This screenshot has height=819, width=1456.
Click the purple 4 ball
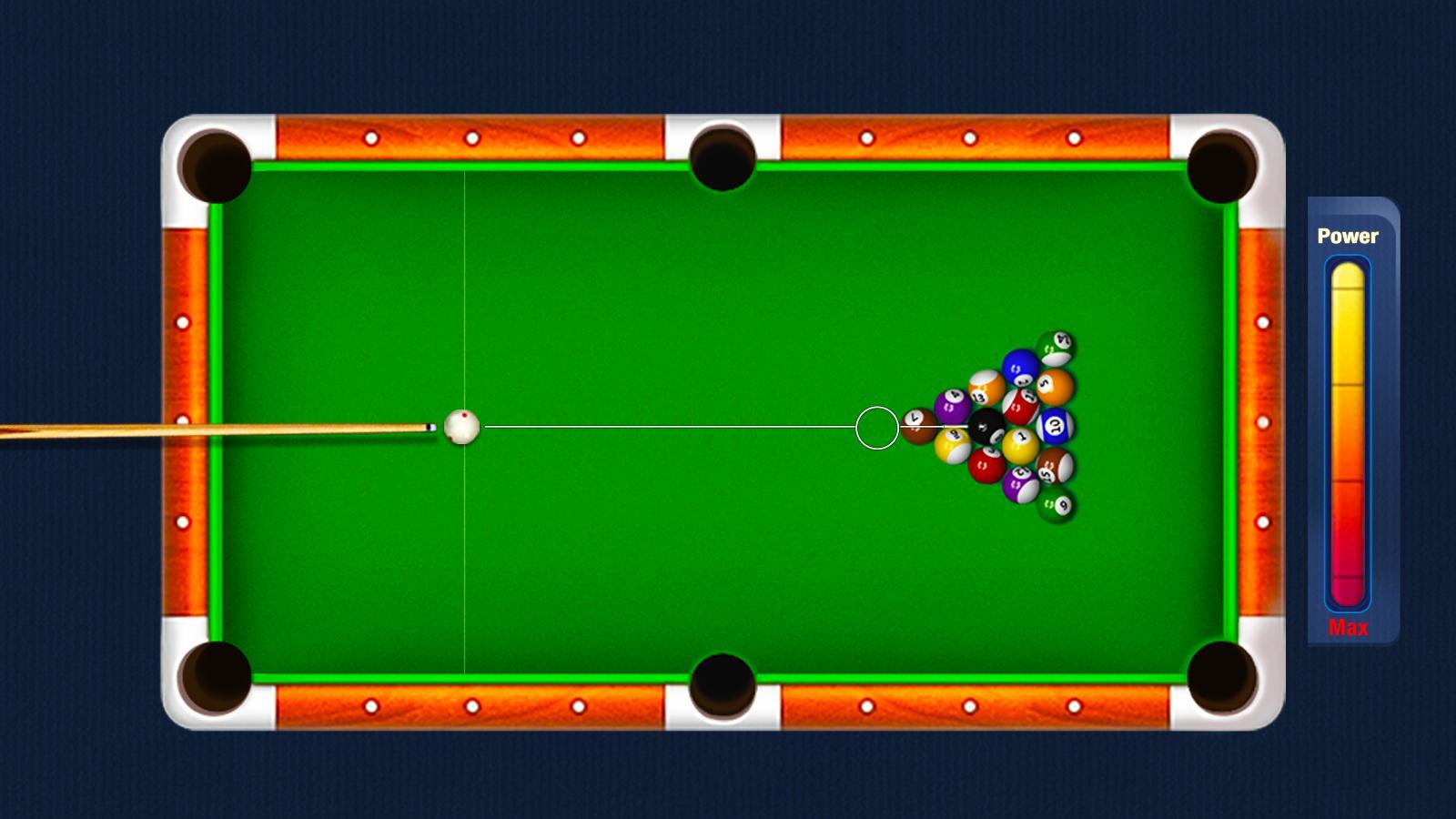tap(951, 407)
